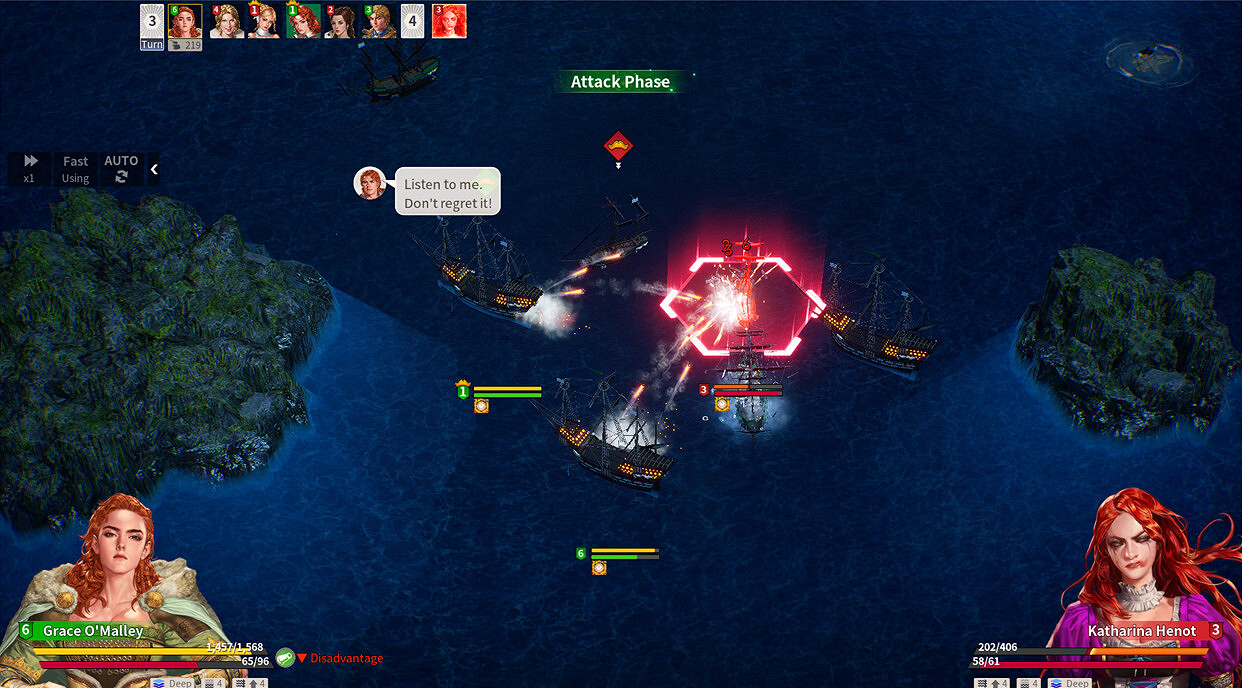Screen dimensions: 1242x688
Task: Click the x1 fast-forward speed button
Action: pyautogui.click(x=31, y=168)
